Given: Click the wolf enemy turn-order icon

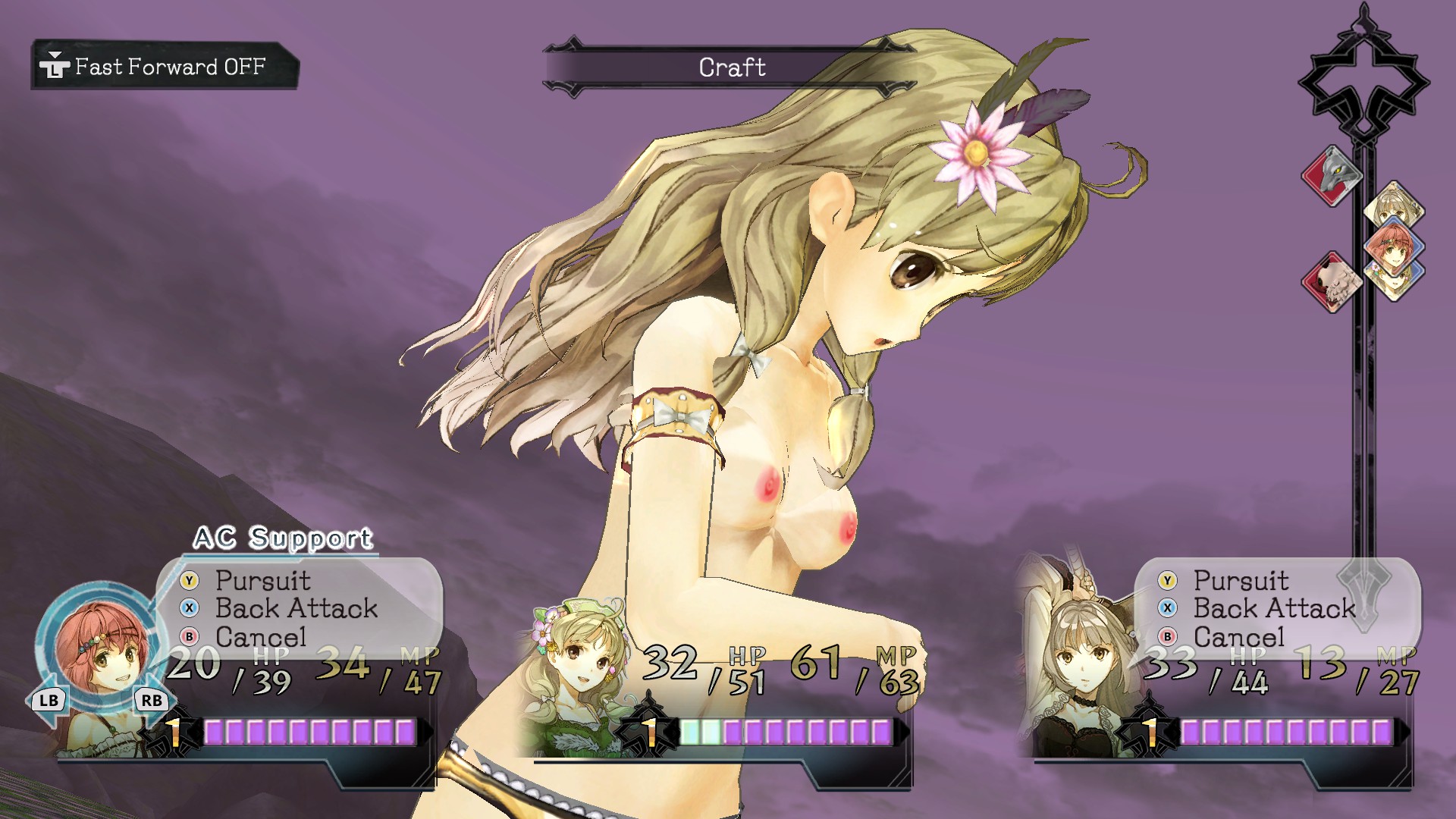Looking at the screenshot, I should click(1331, 176).
